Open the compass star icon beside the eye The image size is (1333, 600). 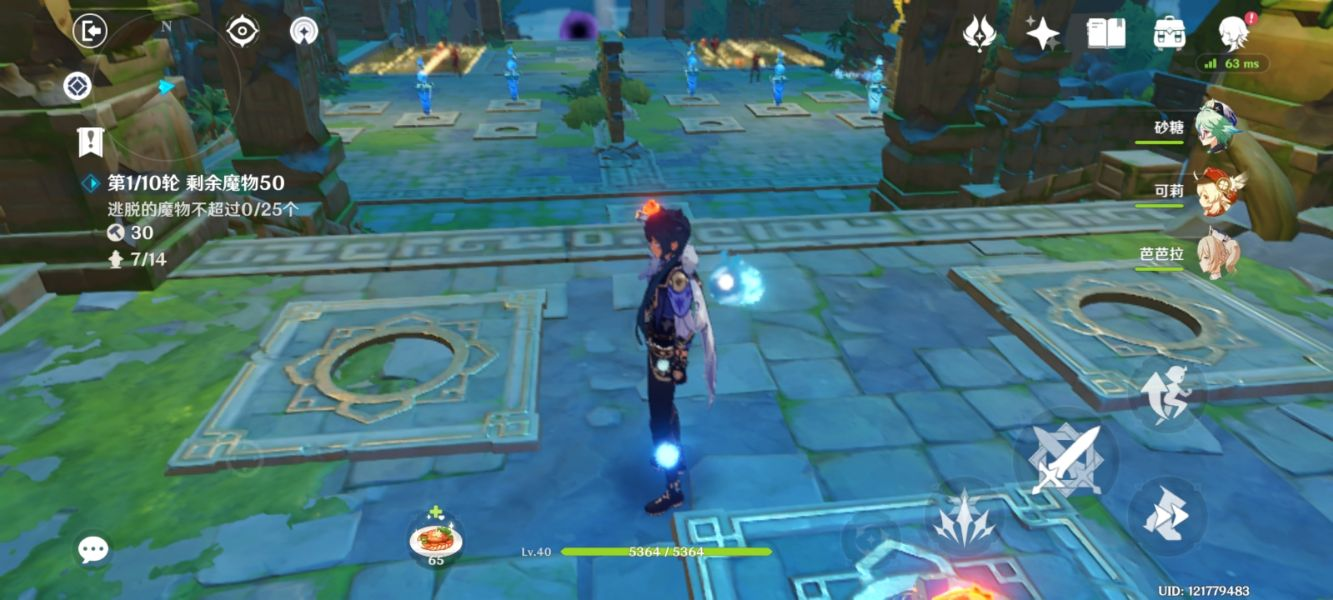pos(304,31)
